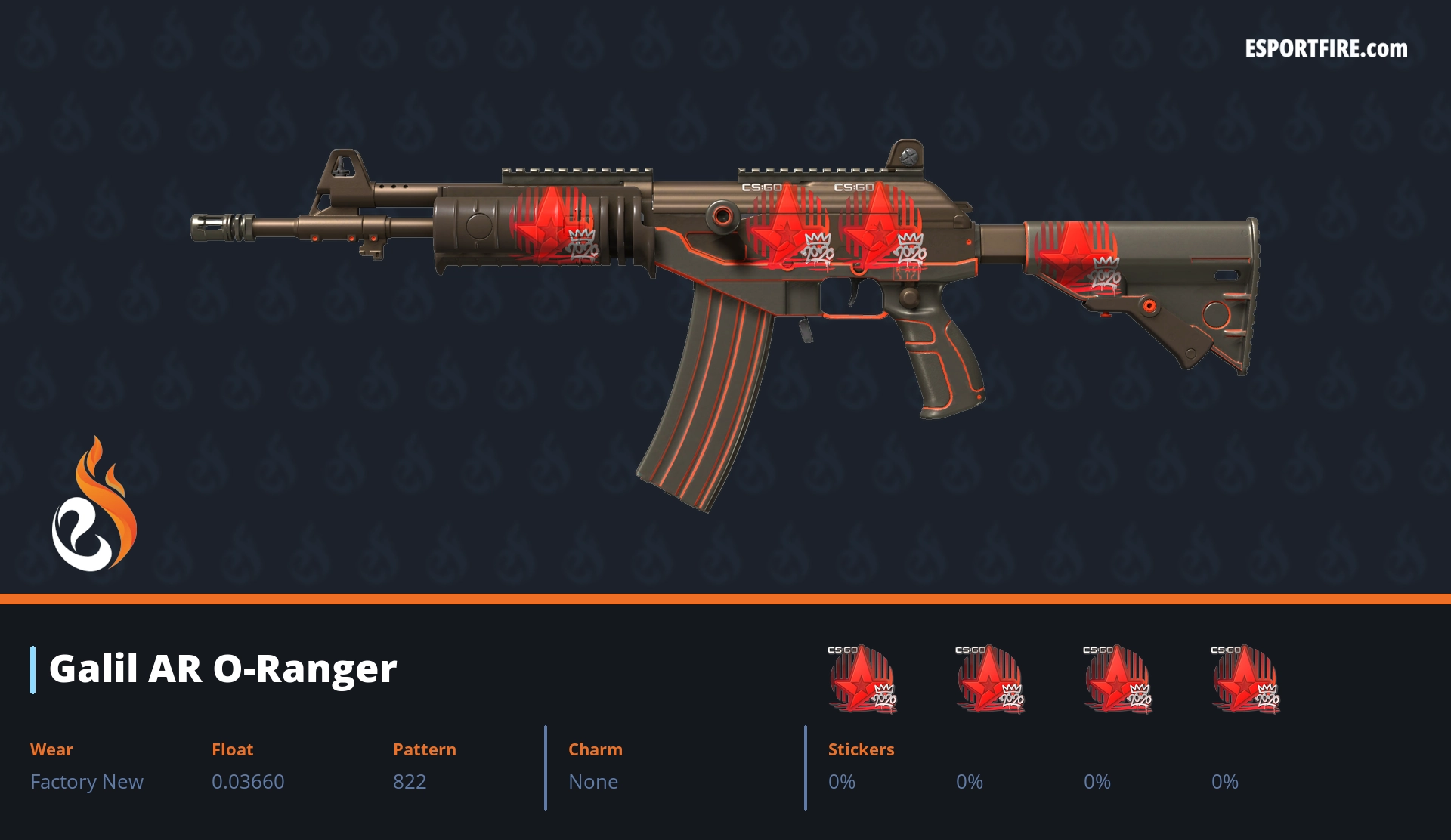
Task: Click the Esportfire flame logo
Action: click(x=94, y=505)
